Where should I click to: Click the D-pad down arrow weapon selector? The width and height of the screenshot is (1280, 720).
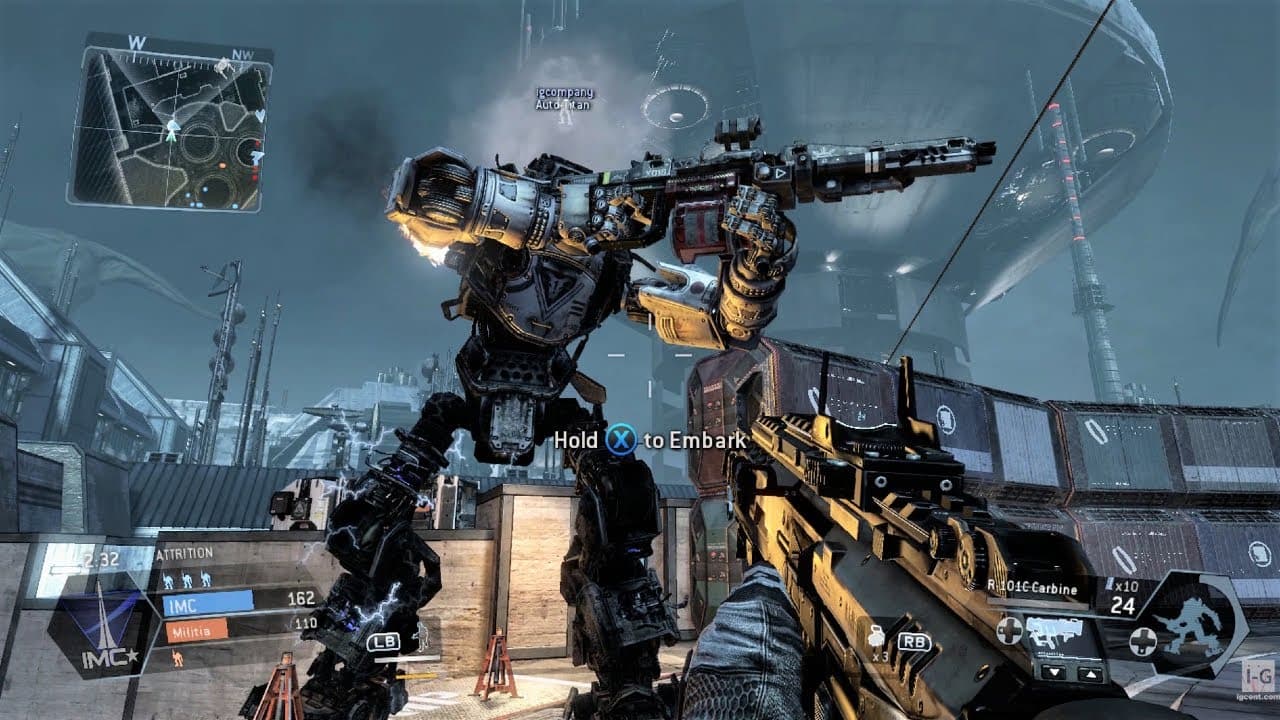[1055, 673]
